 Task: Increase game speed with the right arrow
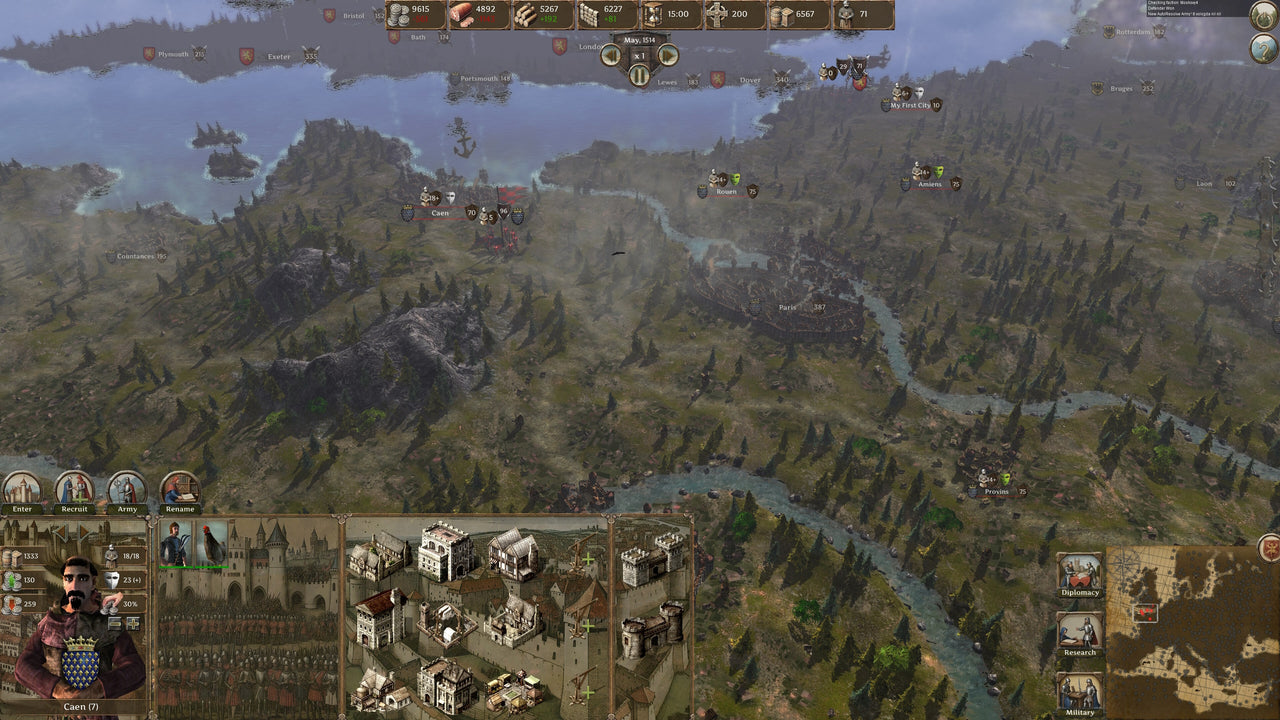tap(668, 53)
